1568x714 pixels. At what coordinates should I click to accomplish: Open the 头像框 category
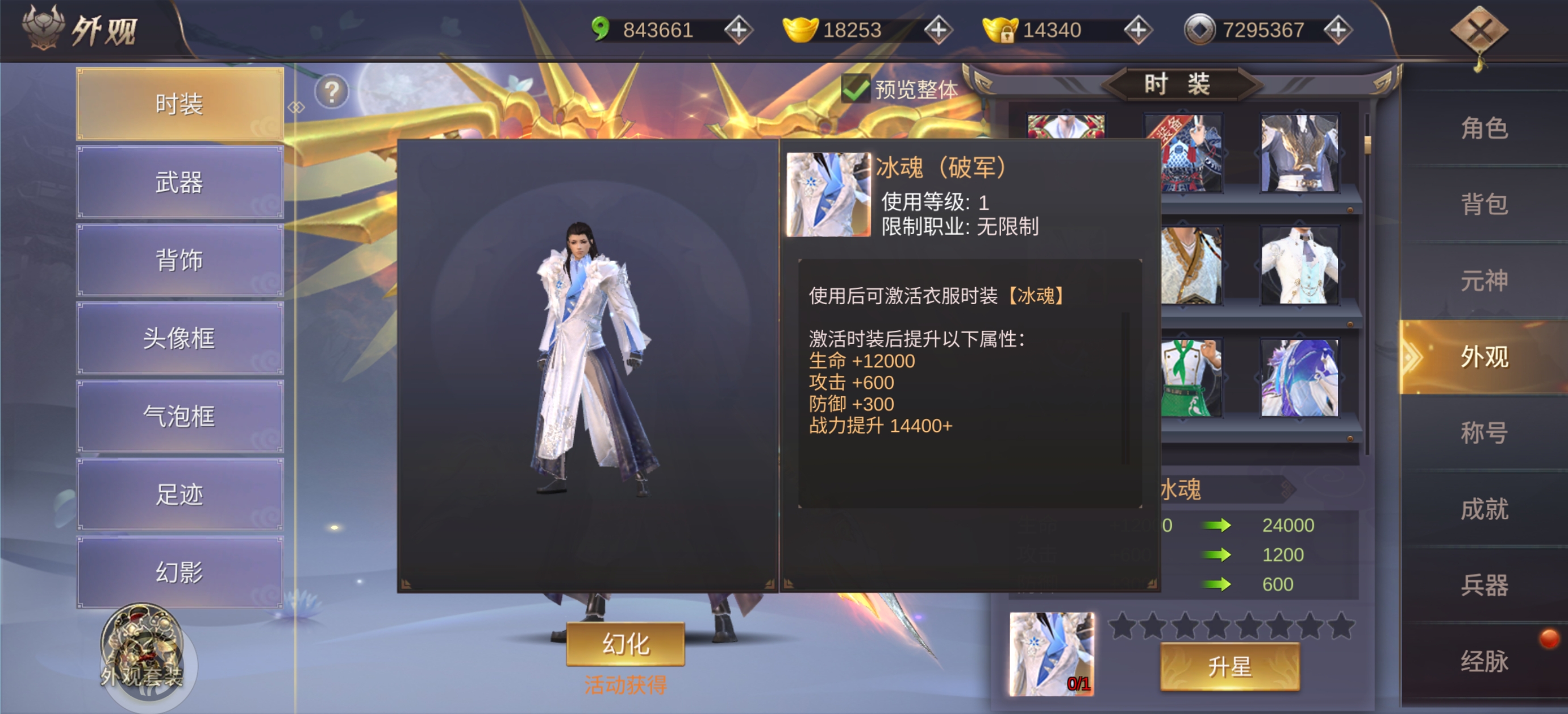click(x=180, y=338)
